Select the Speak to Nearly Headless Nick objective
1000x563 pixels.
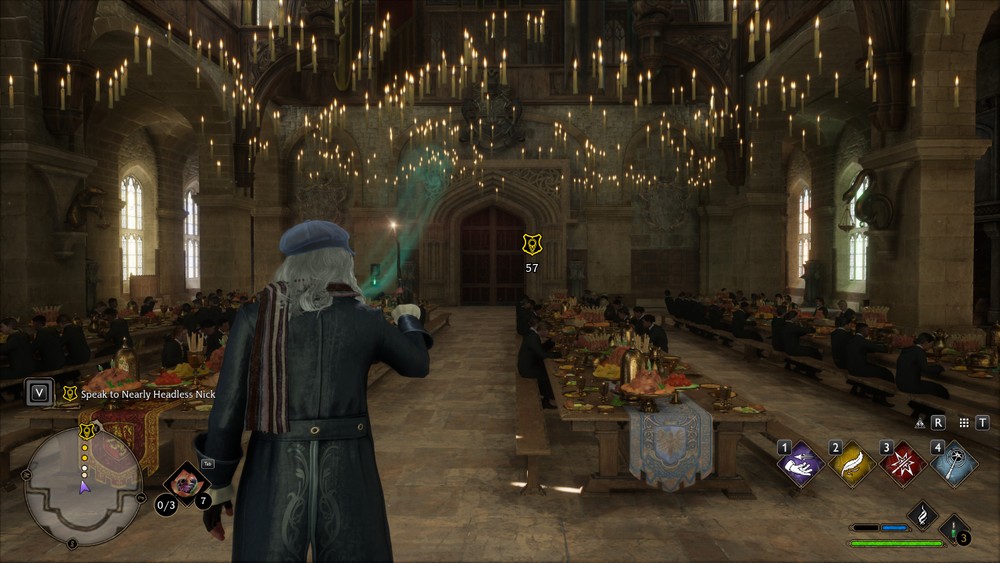pyautogui.click(x=148, y=394)
